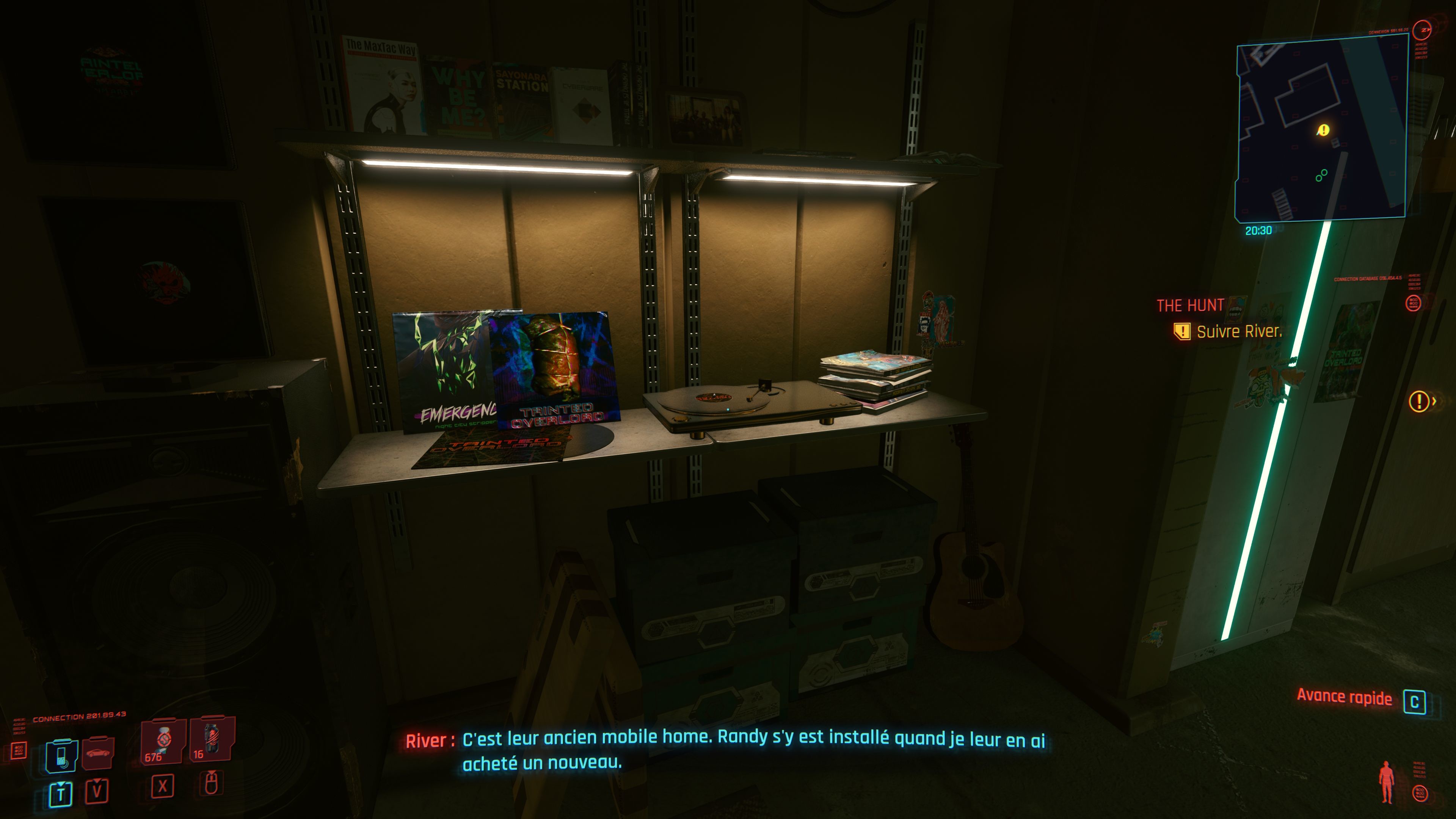The width and height of the screenshot is (1456, 819).
Task: Select the vehicle call car icon
Action: [x=98, y=753]
